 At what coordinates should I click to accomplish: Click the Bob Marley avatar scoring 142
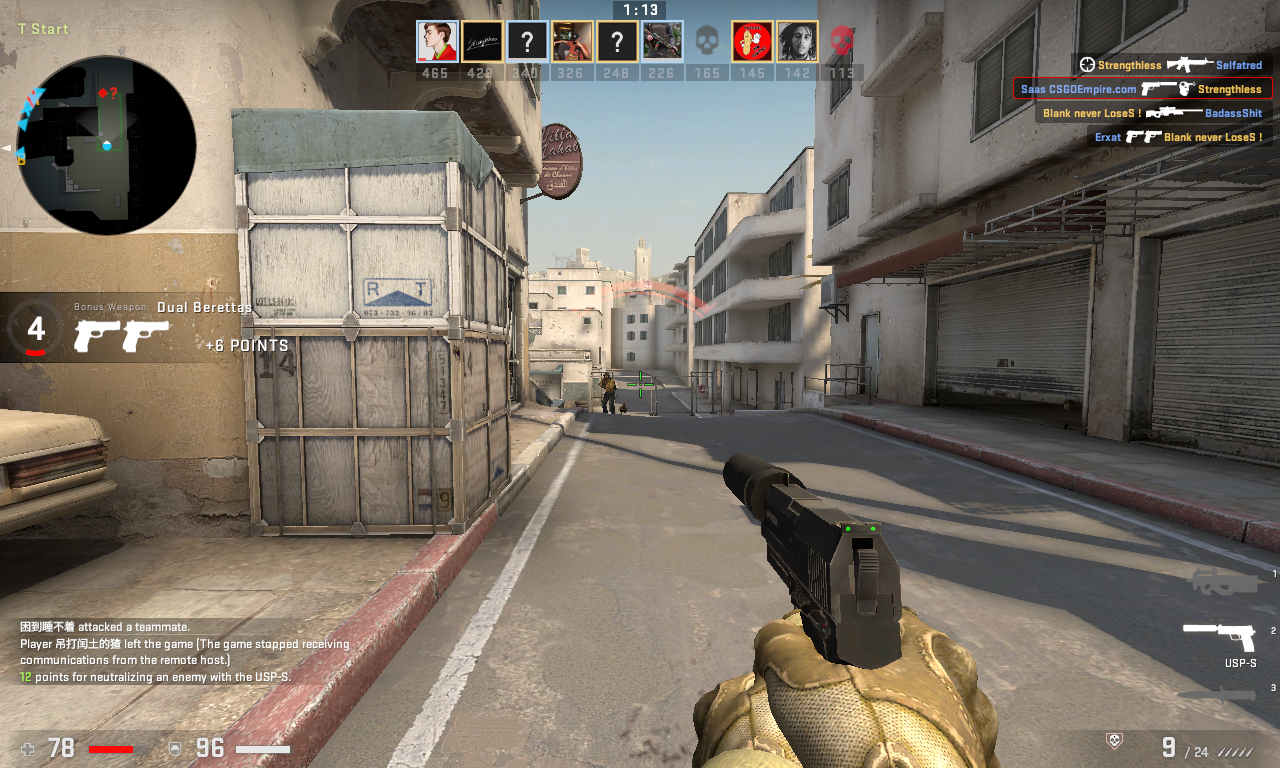797,42
